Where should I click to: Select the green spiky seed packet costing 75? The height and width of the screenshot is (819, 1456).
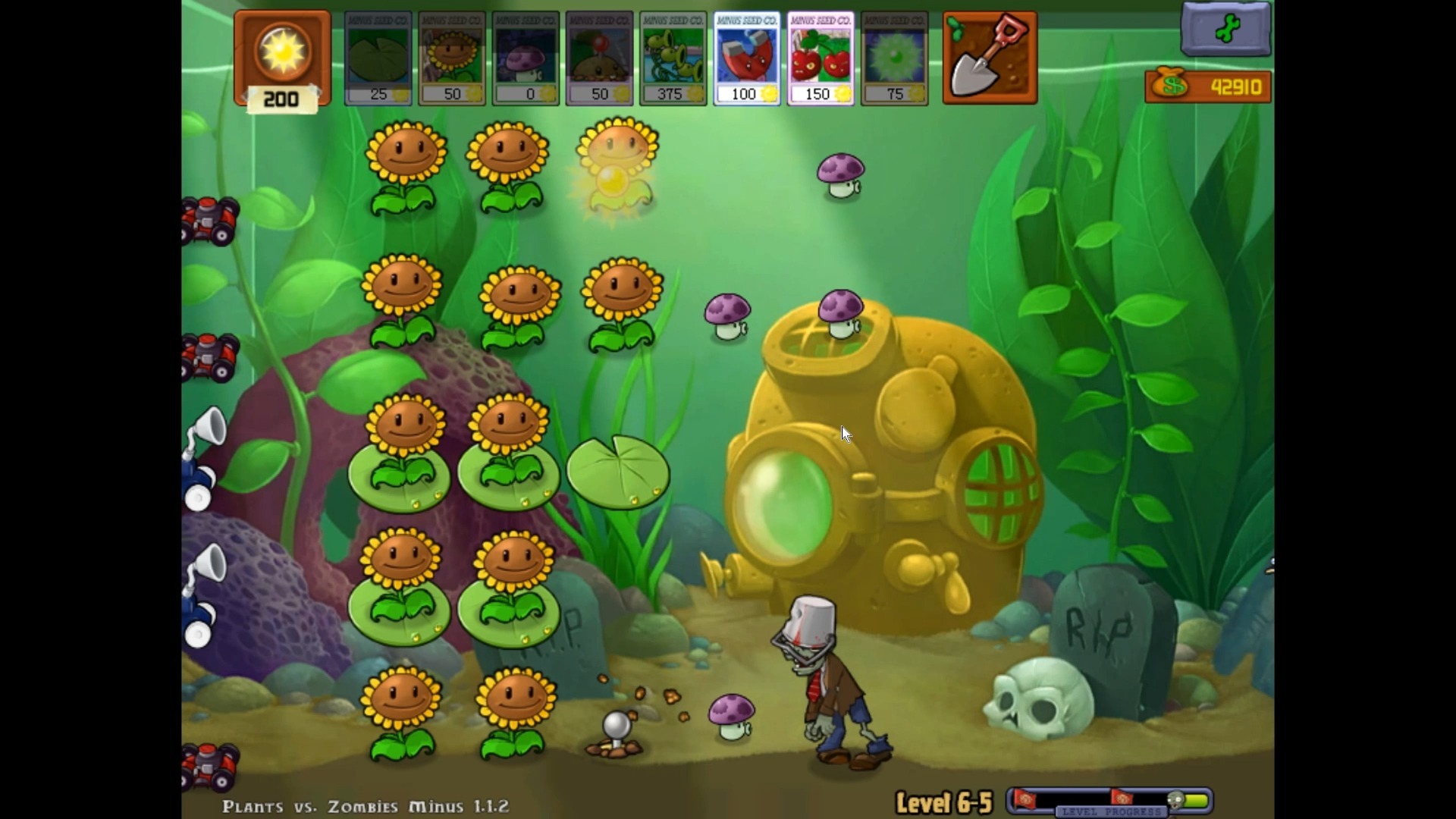[x=895, y=58]
